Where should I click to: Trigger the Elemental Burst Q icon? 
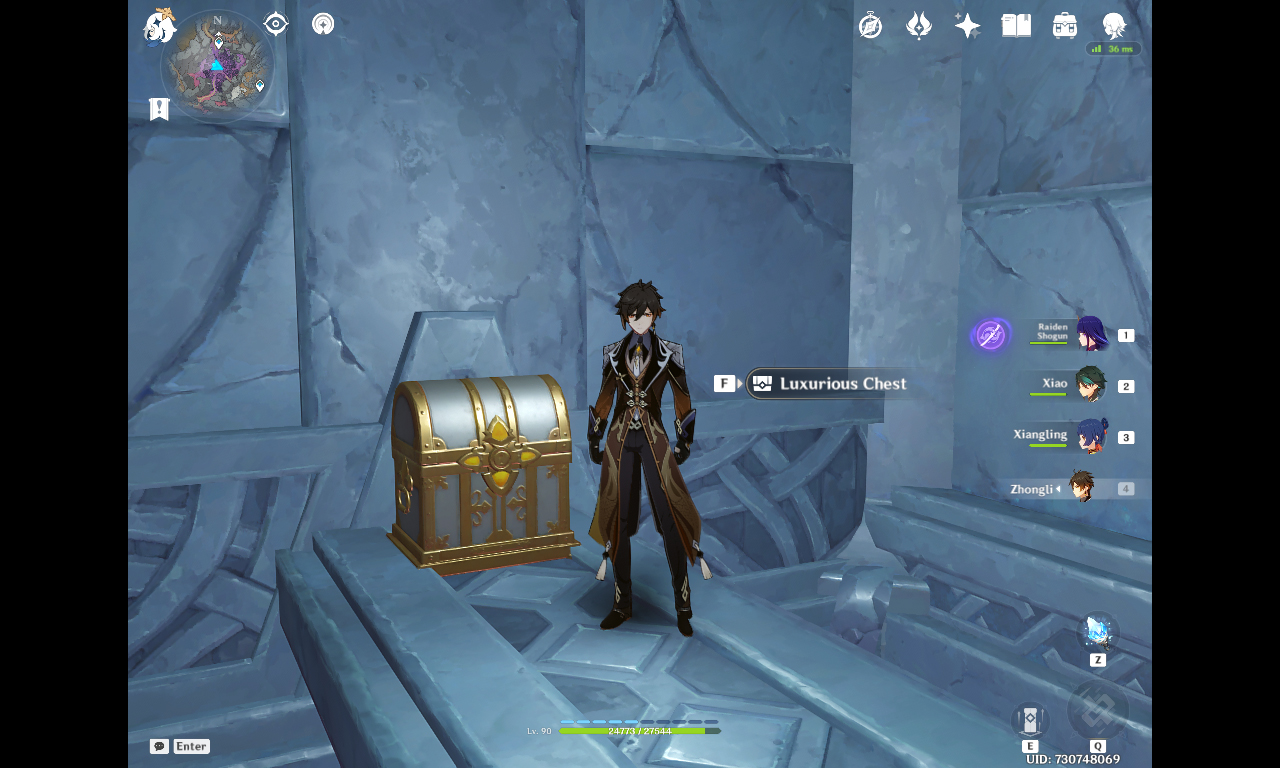click(x=1100, y=710)
